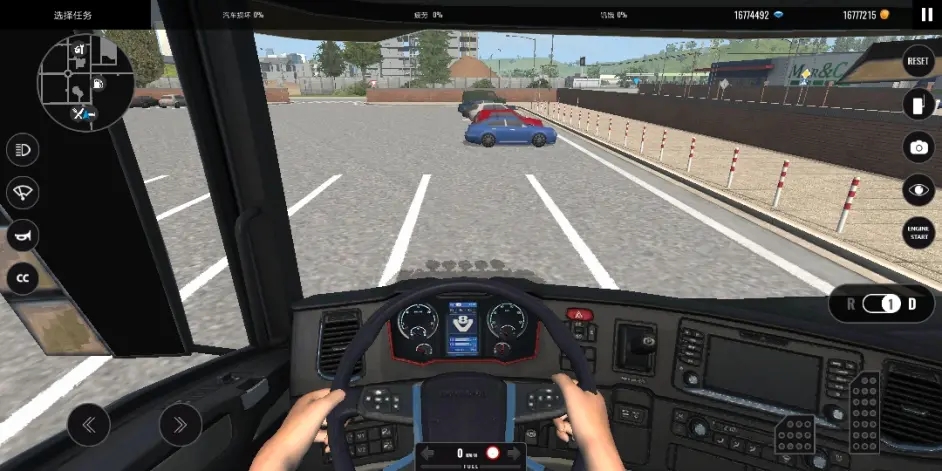Pause the game
This screenshot has width=942, height=471.
pos(925,15)
